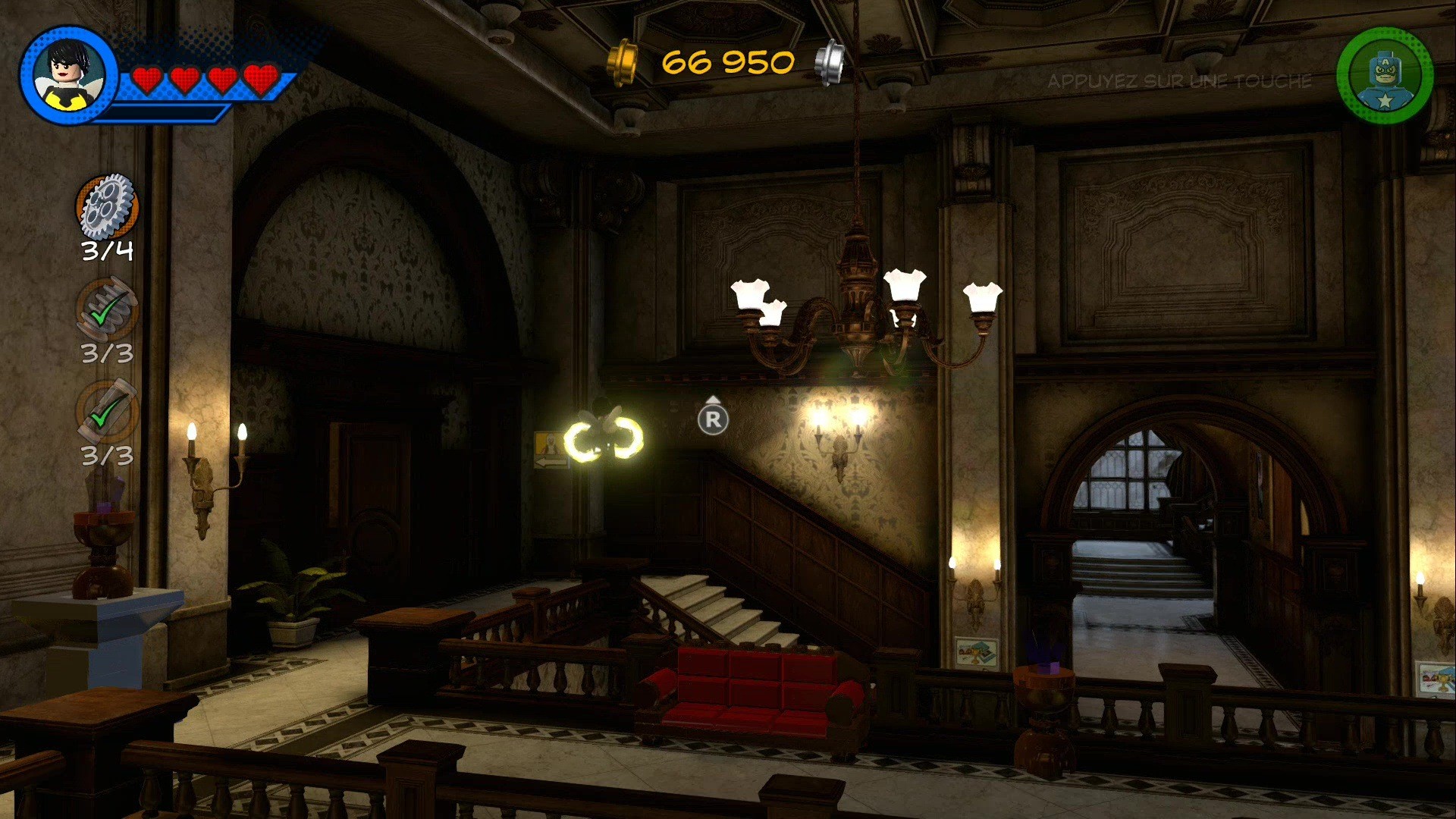Open the gear collectible tracker showing 3/4
Image resolution: width=1456 pixels, height=819 pixels.
(107, 206)
